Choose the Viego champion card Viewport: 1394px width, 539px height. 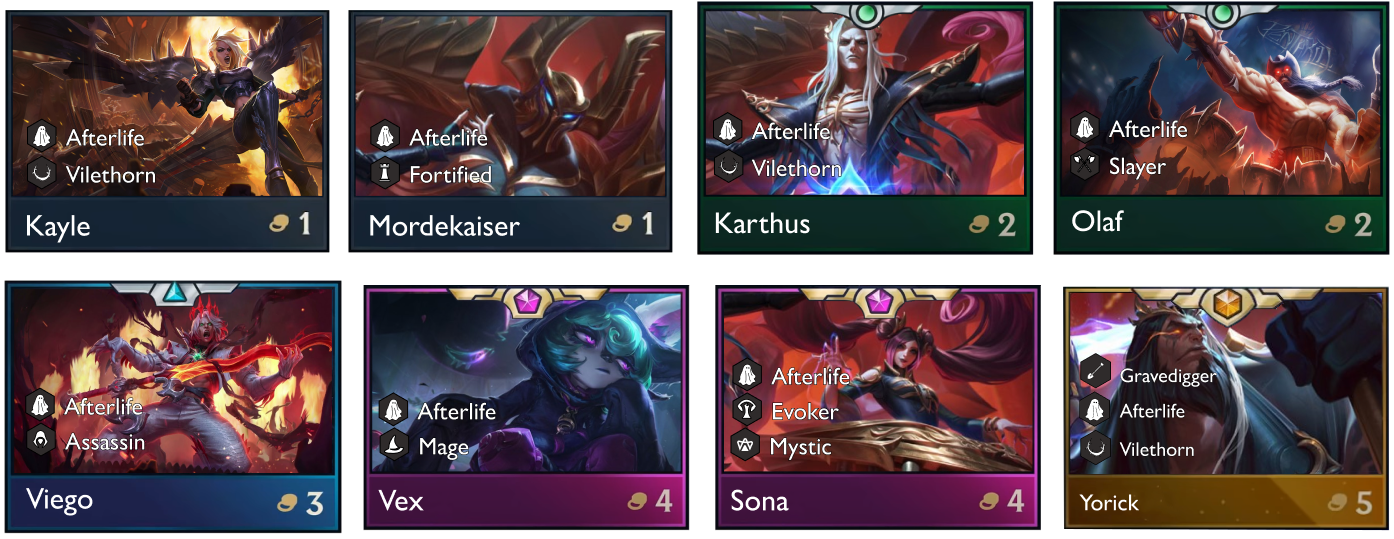click(x=172, y=405)
